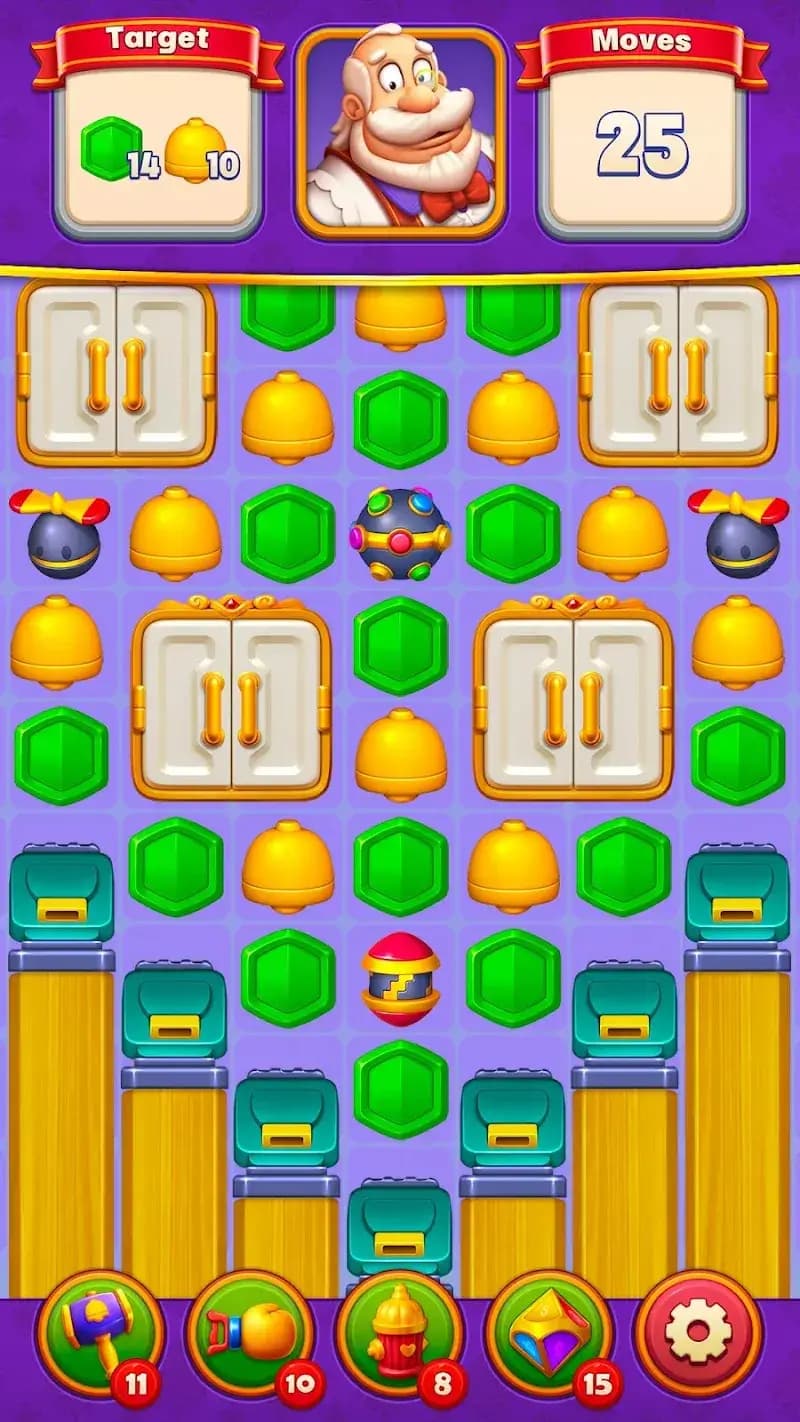The image size is (800, 1422).
Task: Use the rainbow cube booster
Action: coord(548,1334)
